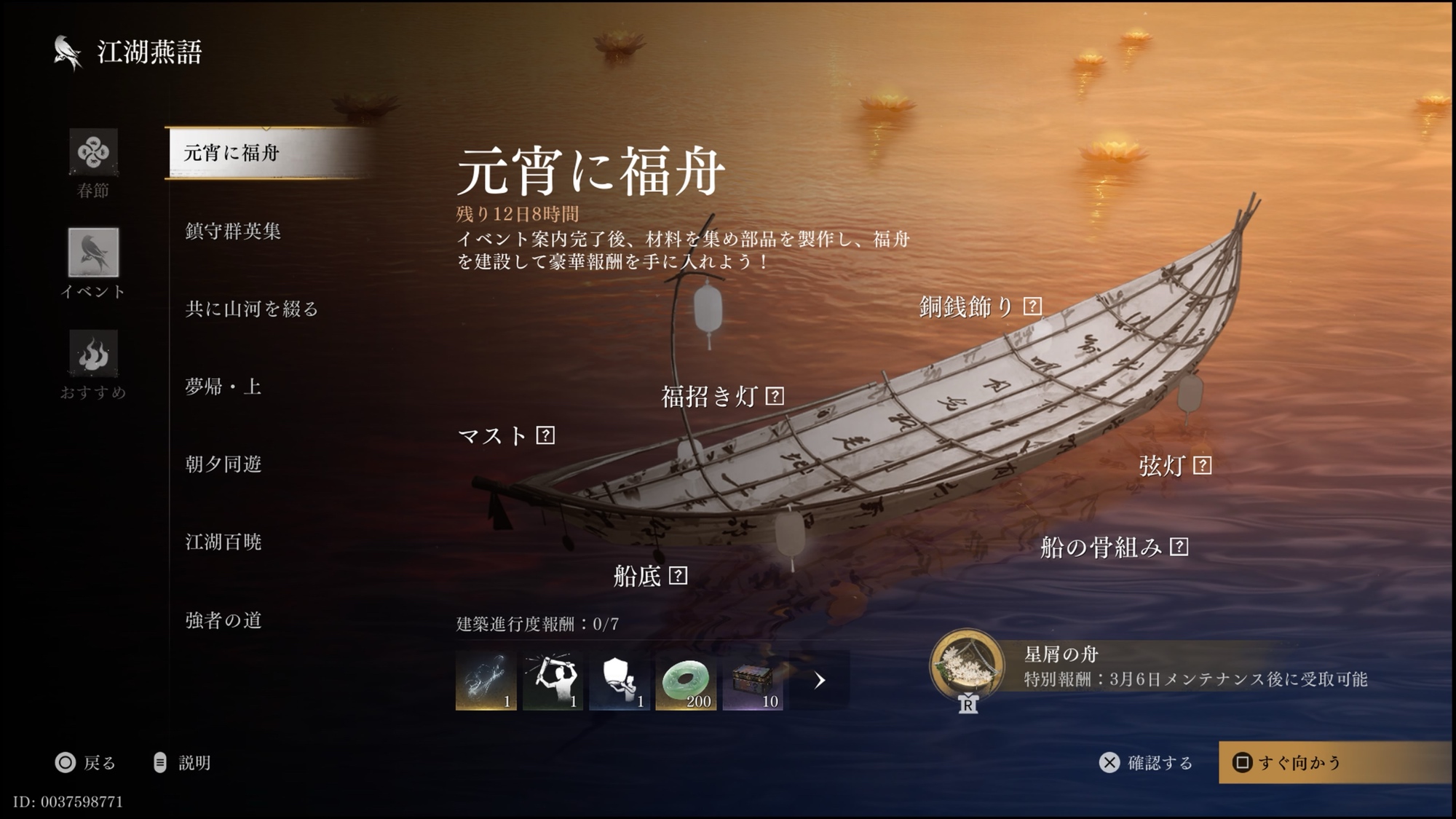The image size is (1456, 819).
Task: Open the 朝夕同遊 event
Action: click(x=223, y=464)
